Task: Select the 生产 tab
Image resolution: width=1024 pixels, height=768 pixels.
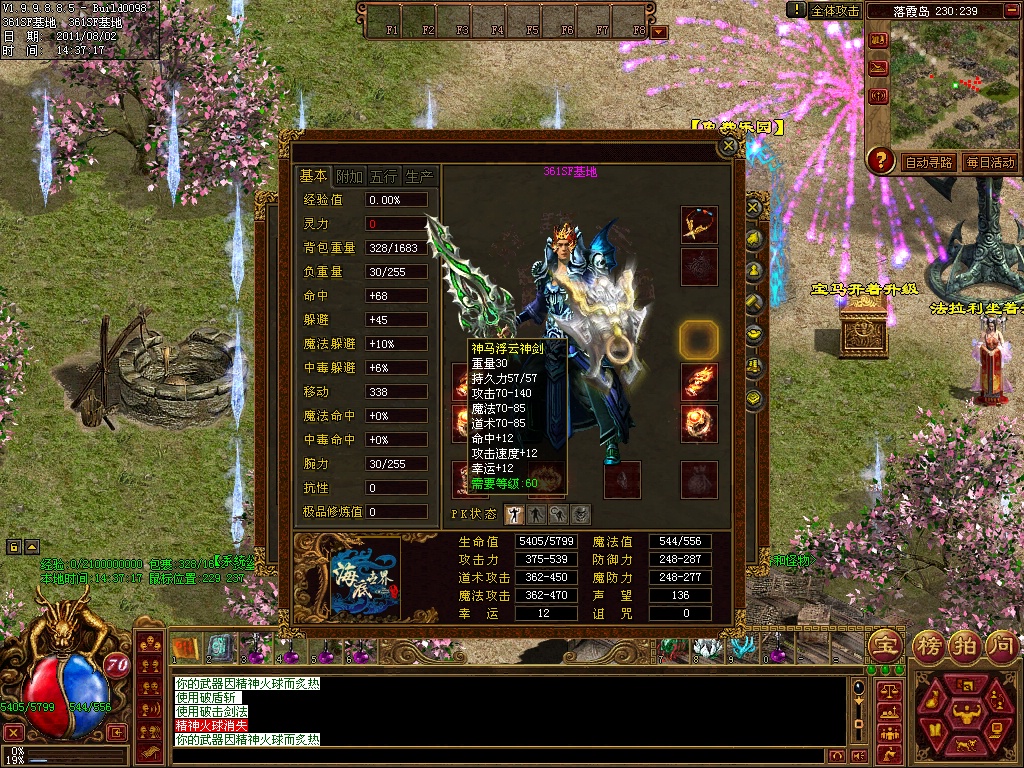Action: coord(419,176)
